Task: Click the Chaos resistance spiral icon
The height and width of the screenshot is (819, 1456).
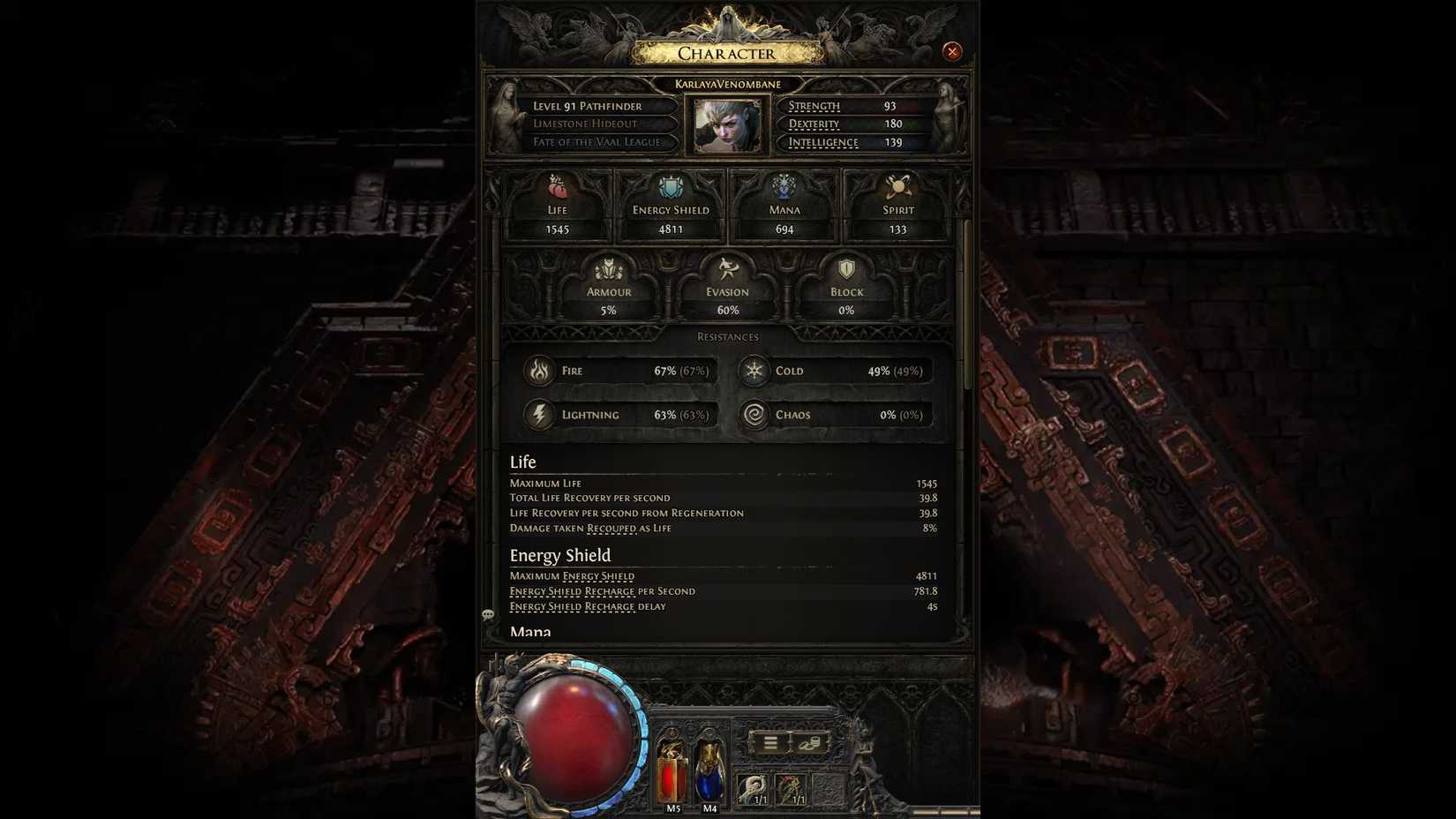Action: (x=755, y=414)
